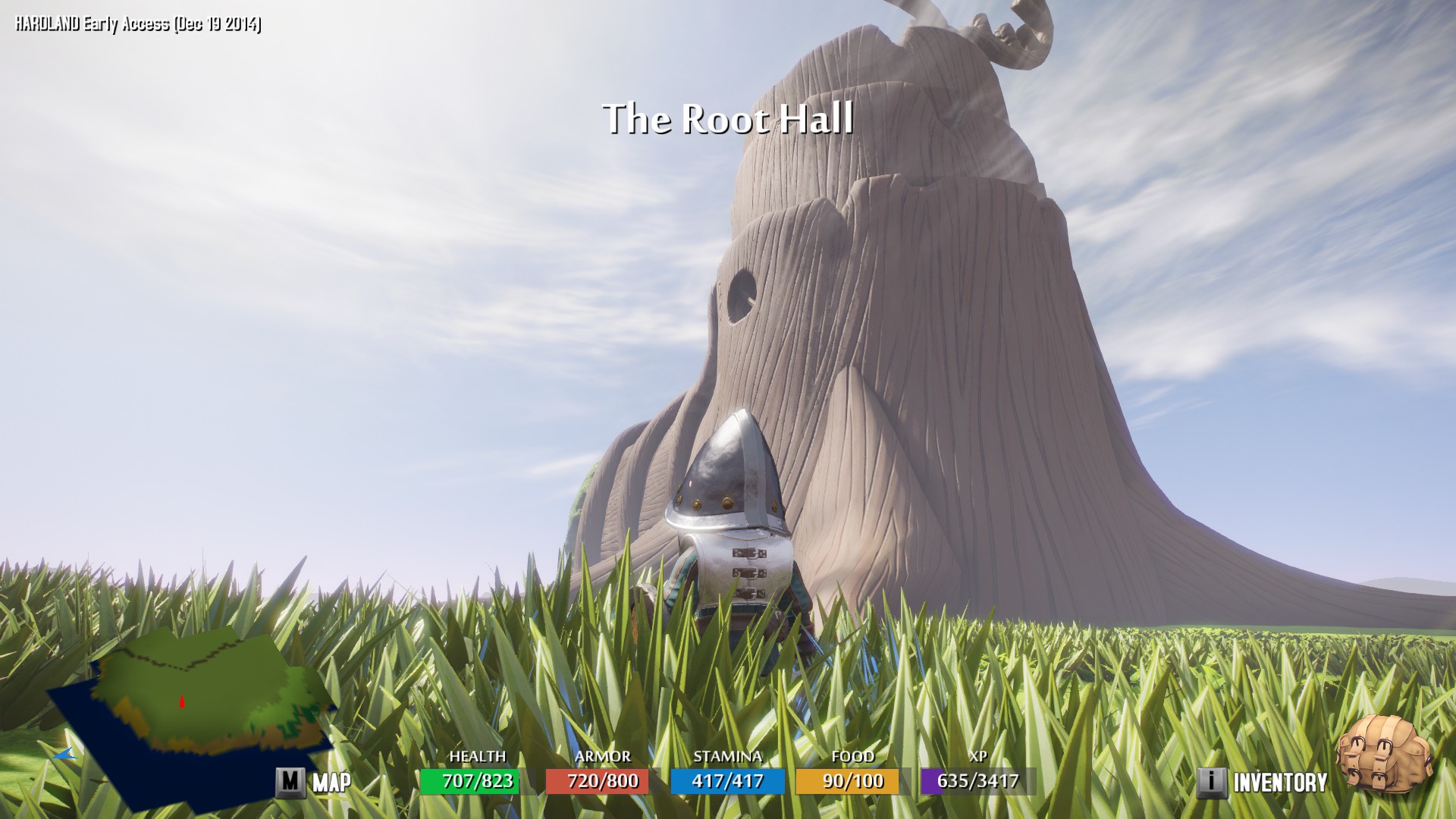Open the INVENTORY label button
The height and width of the screenshot is (819, 1456).
click(x=1279, y=782)
